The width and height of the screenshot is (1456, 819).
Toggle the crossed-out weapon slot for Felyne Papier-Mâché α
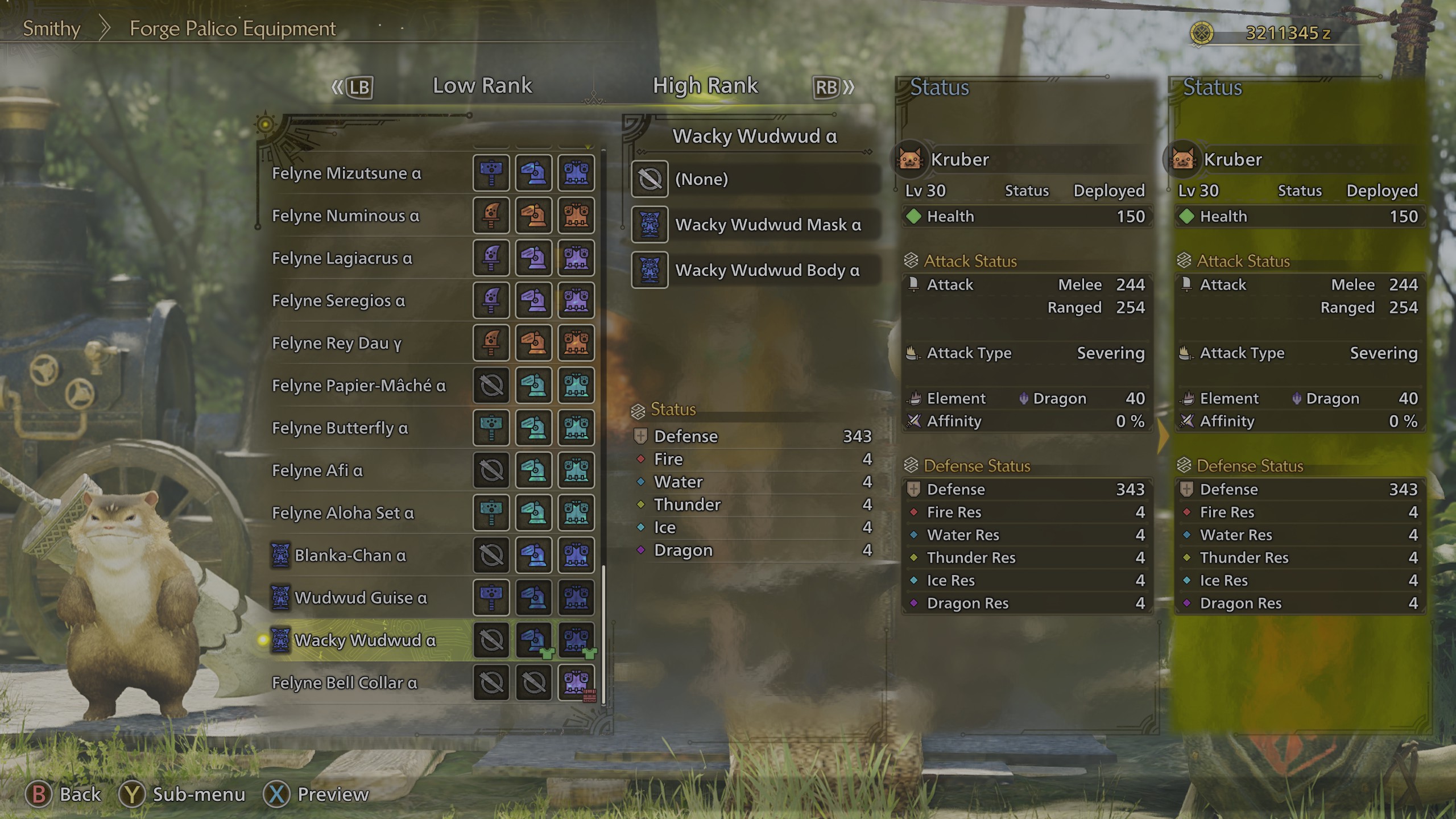[x=491, y=386]
